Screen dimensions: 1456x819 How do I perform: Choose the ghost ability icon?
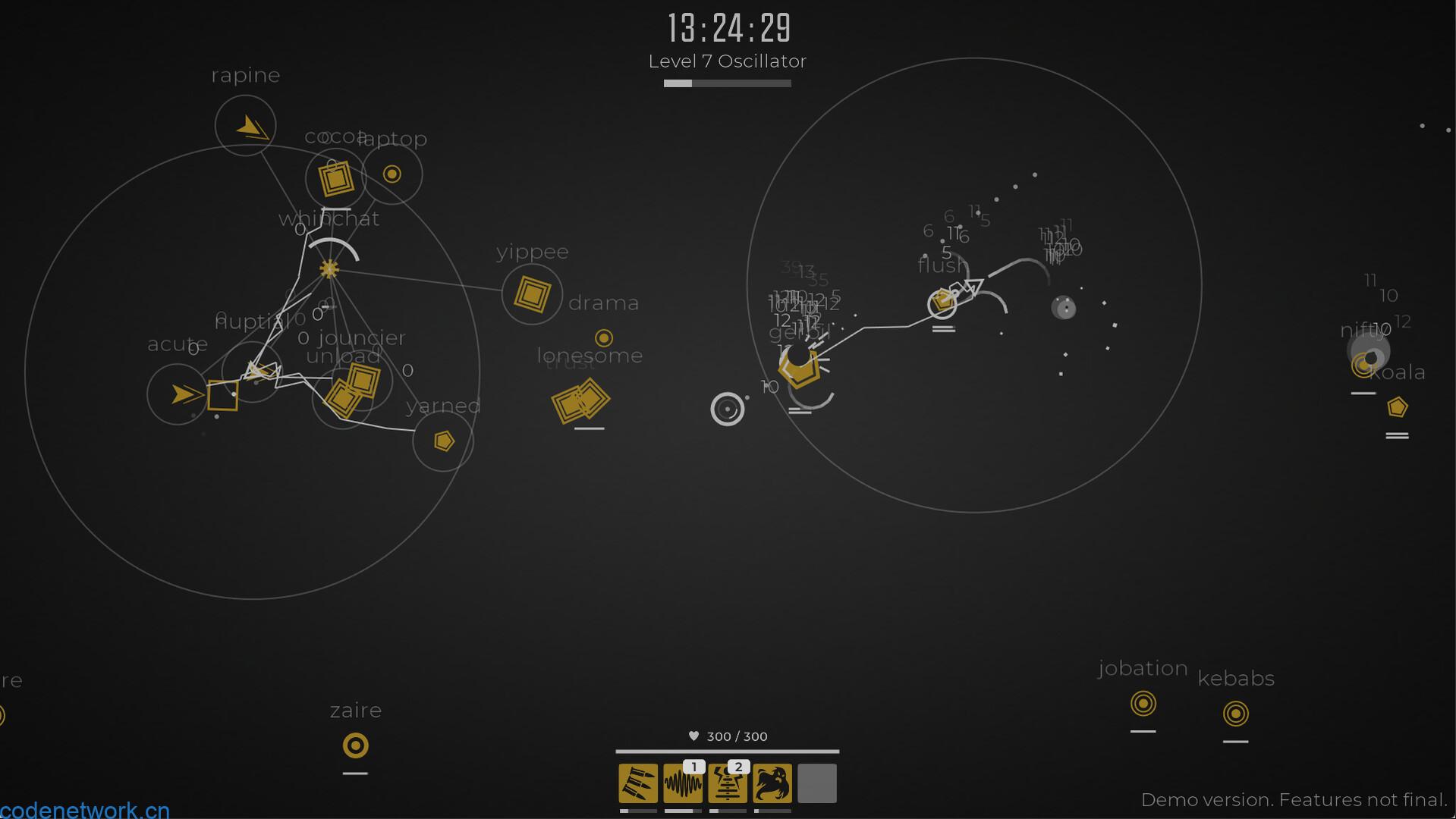[772, 783]
